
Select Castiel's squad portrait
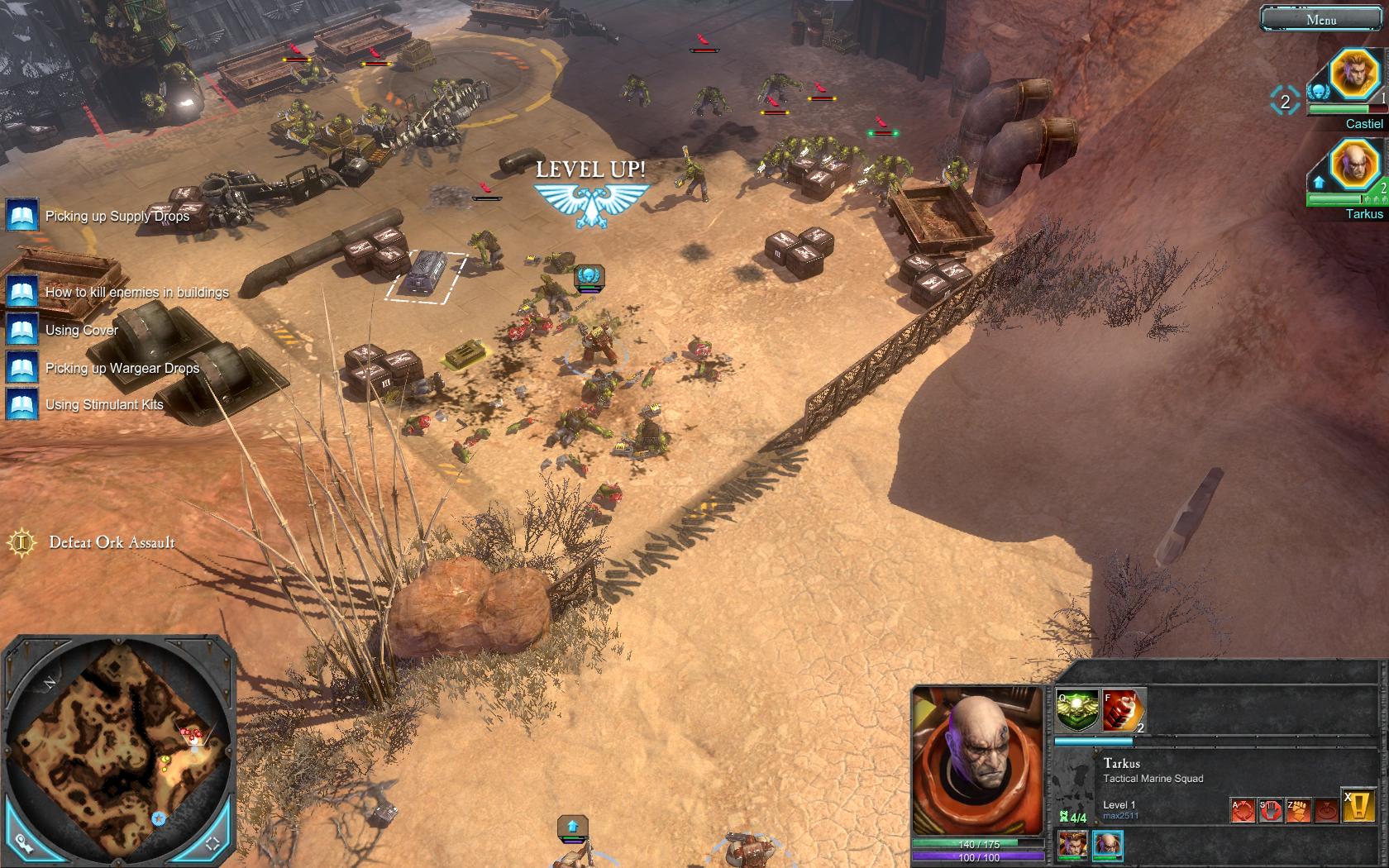[x=1356, y=77]
